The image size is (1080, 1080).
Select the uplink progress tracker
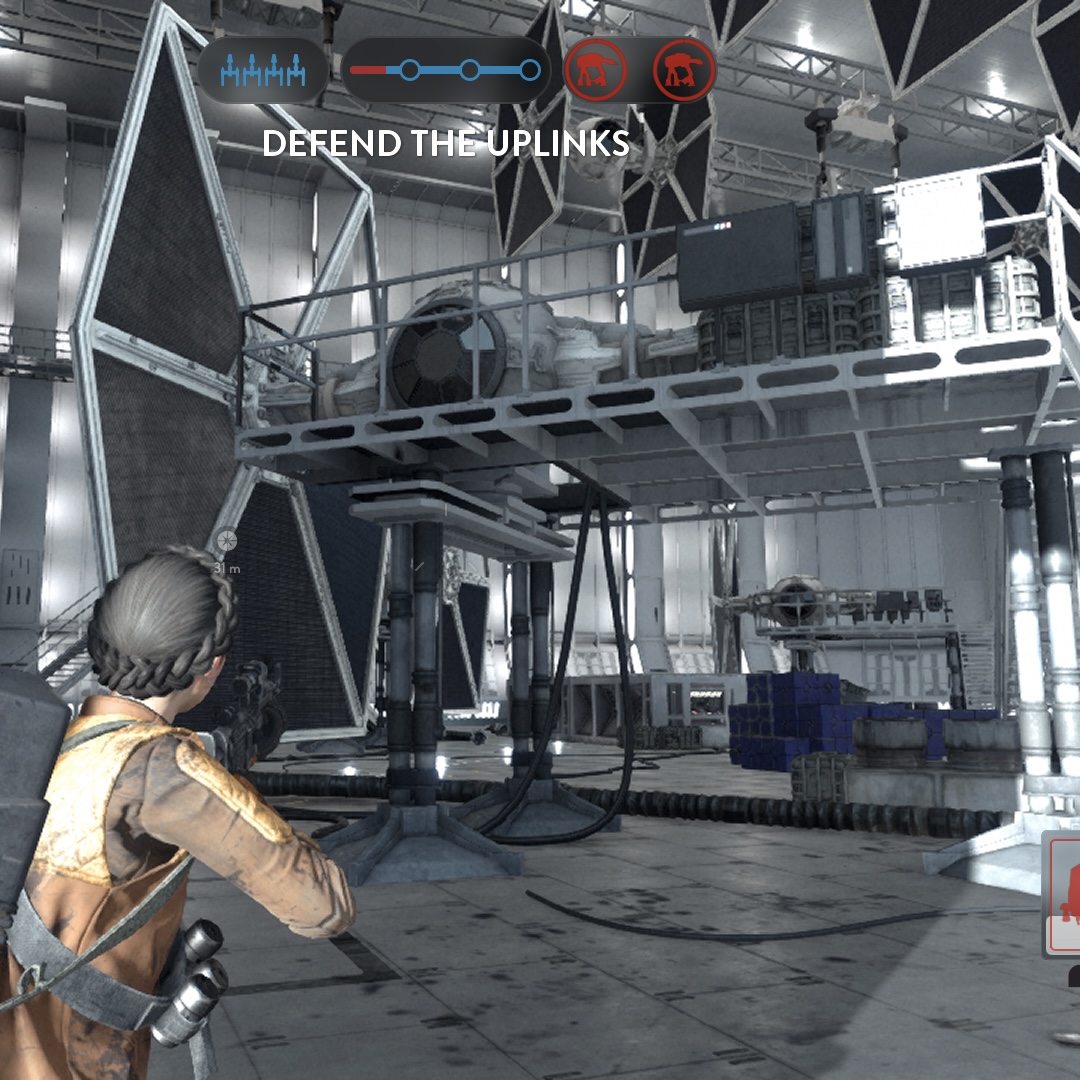tap(446, 71)
